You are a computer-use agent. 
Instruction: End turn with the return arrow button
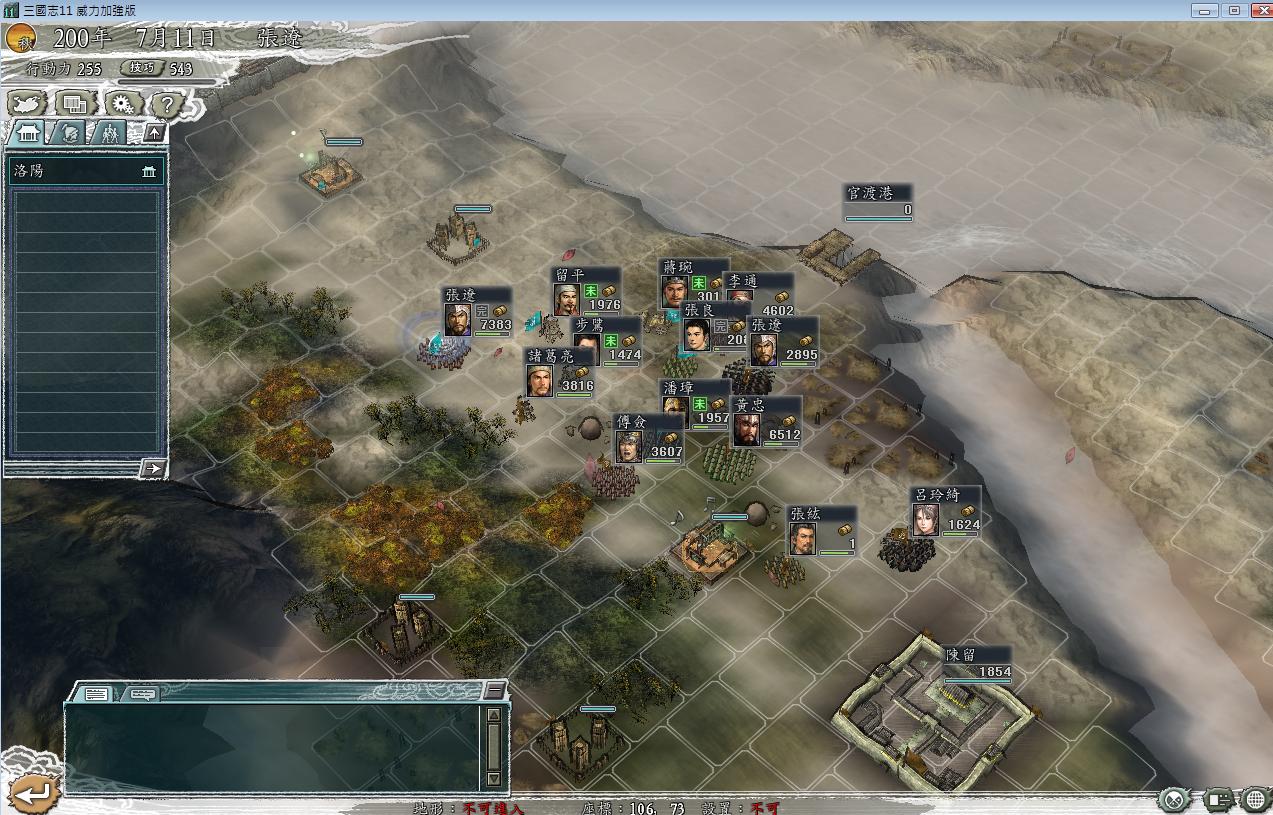[x=32, y=793]
